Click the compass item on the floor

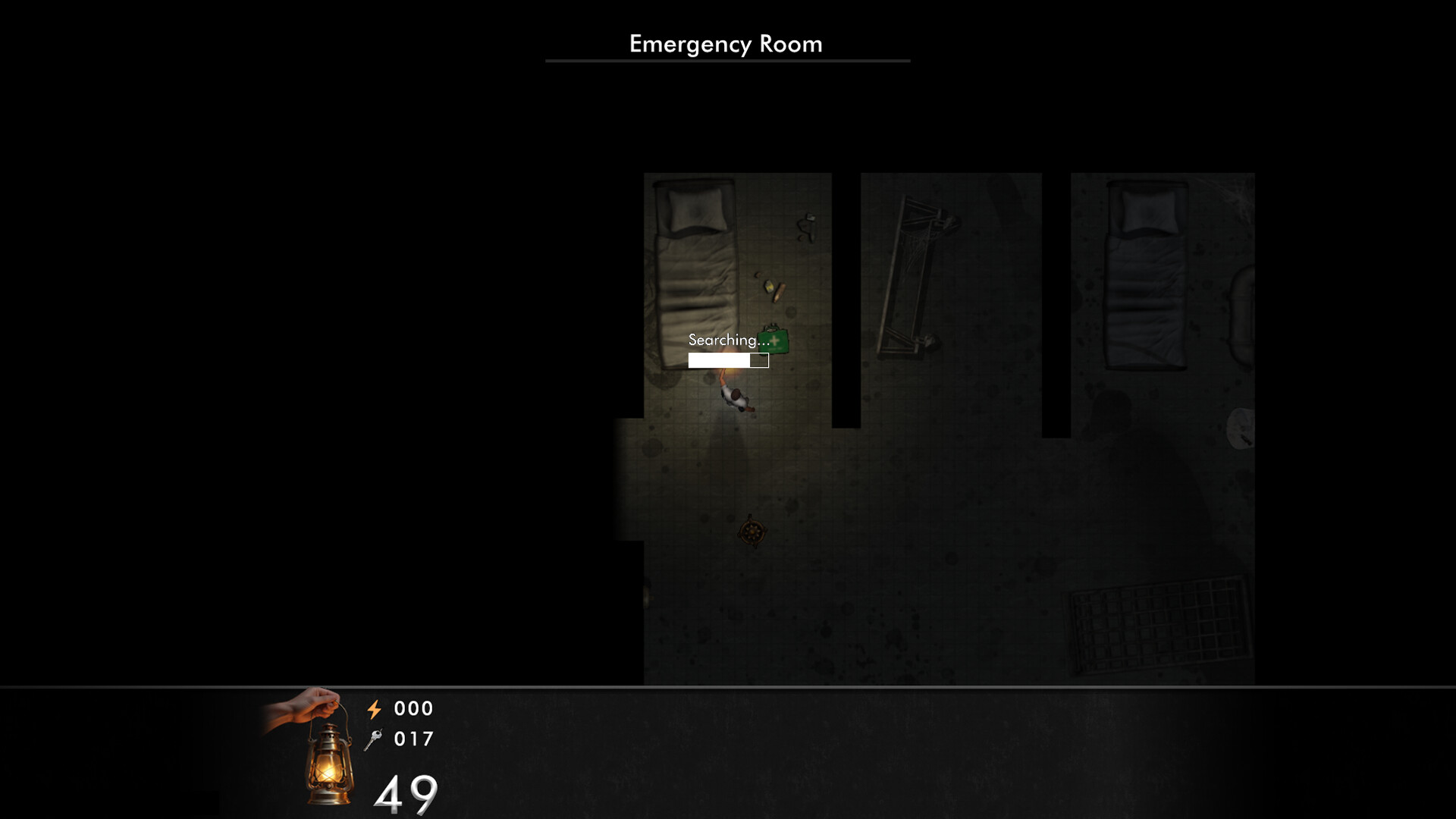click(x=752, y=531)
